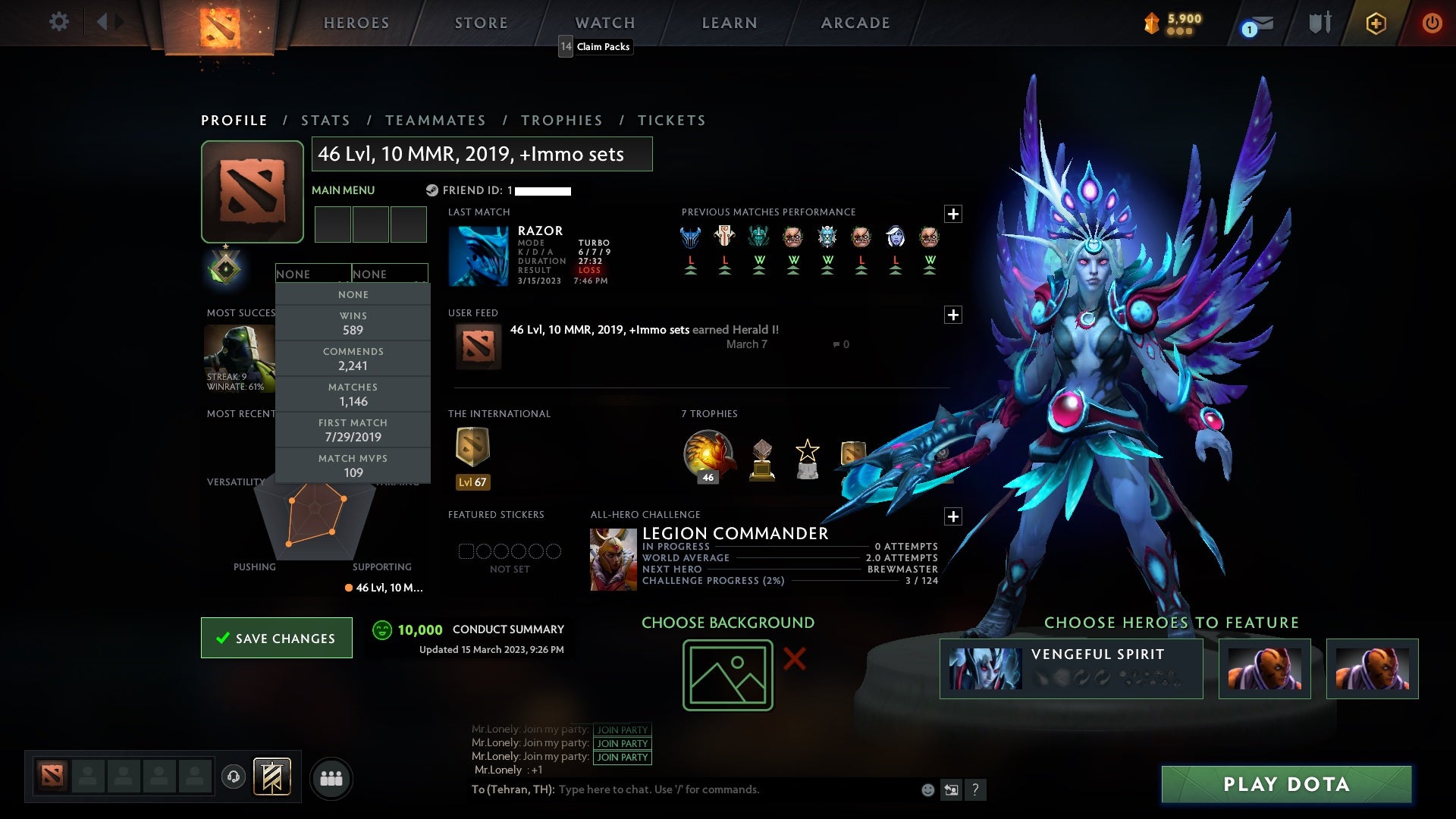Open the emoticon picker in chat
The image size is (1456, 819).
coord(927,789)
